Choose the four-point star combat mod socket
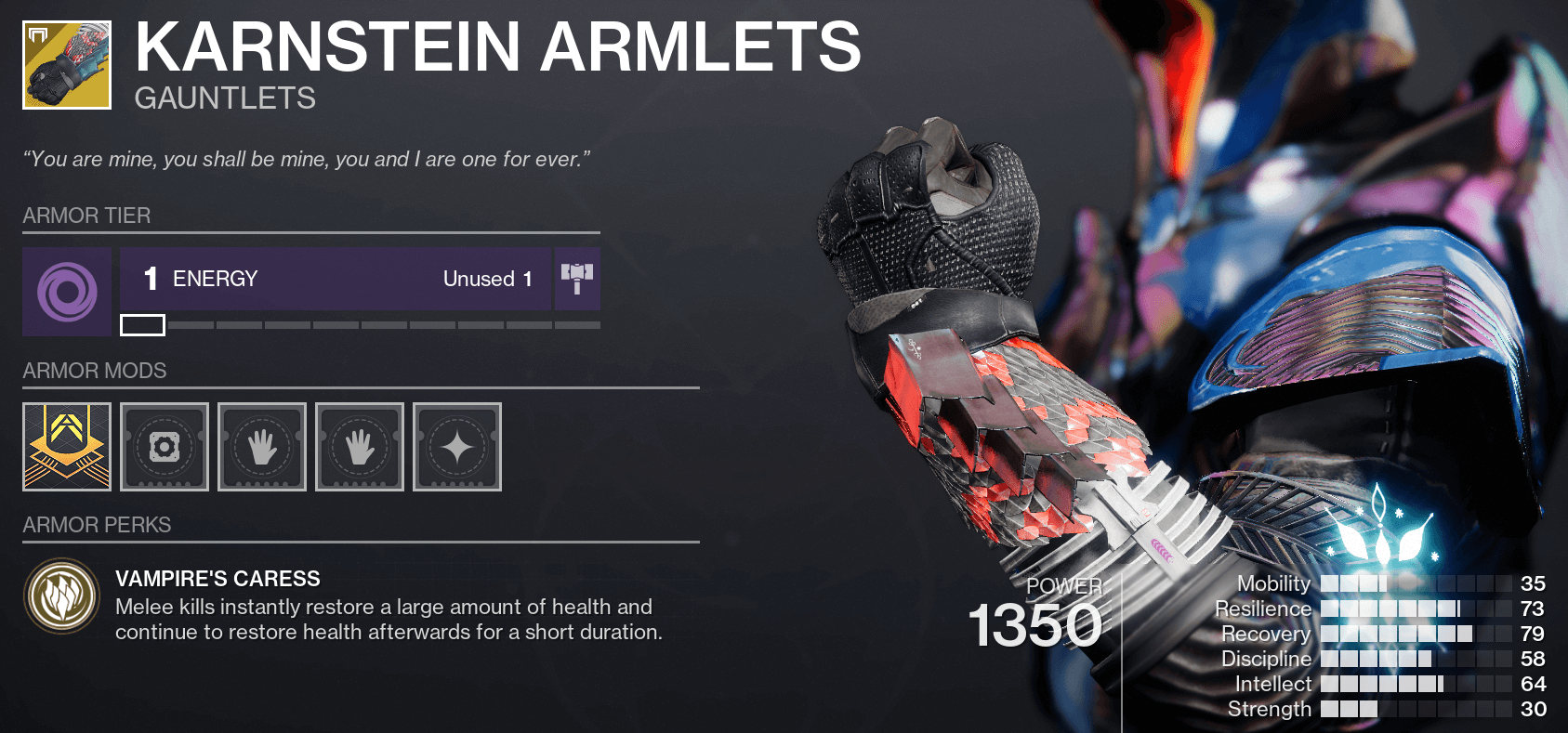Screen dimensions: 1568x733 457,447
